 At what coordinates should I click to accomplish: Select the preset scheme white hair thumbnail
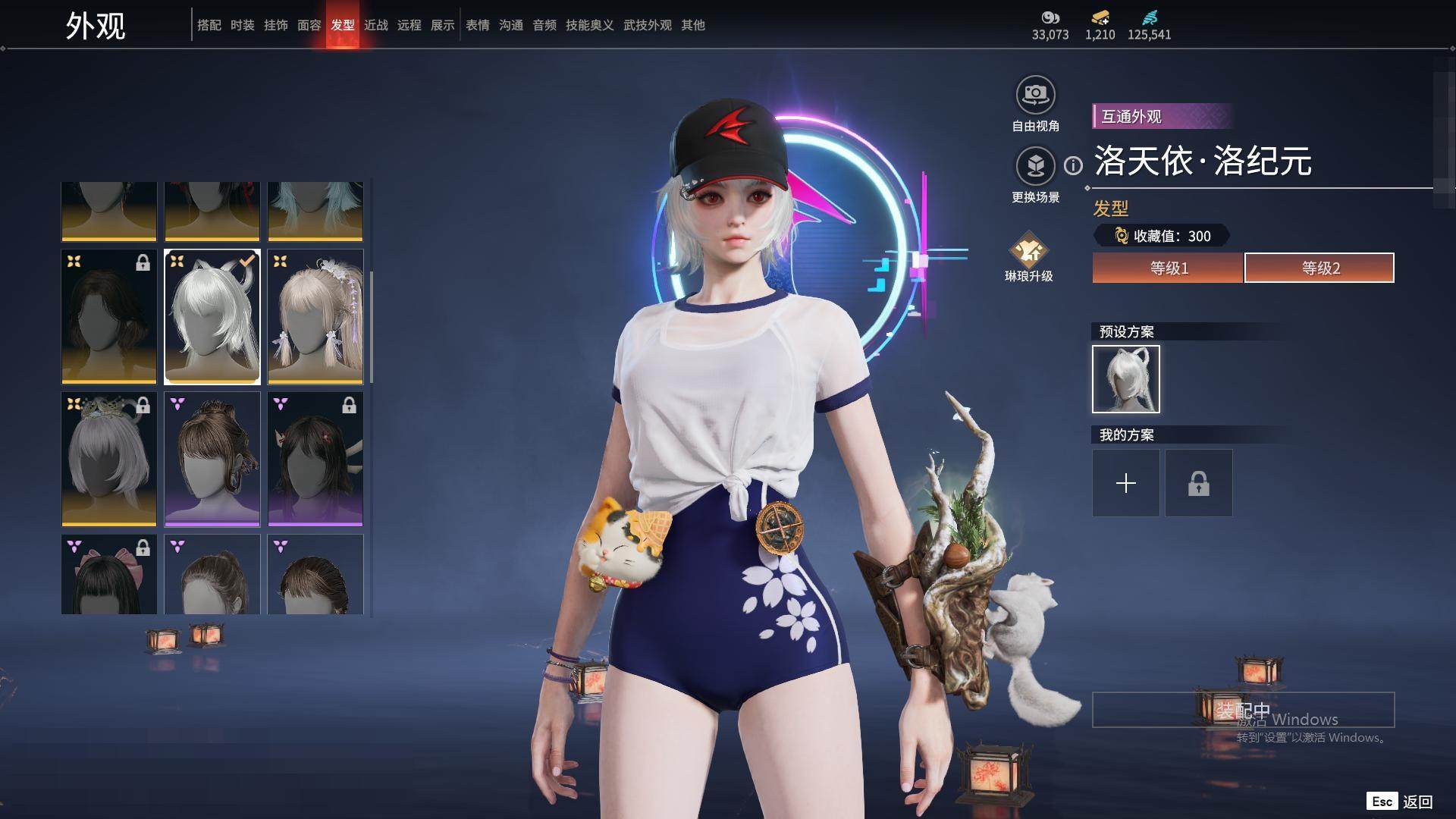pyautogui.click(x=1125, y=379)
